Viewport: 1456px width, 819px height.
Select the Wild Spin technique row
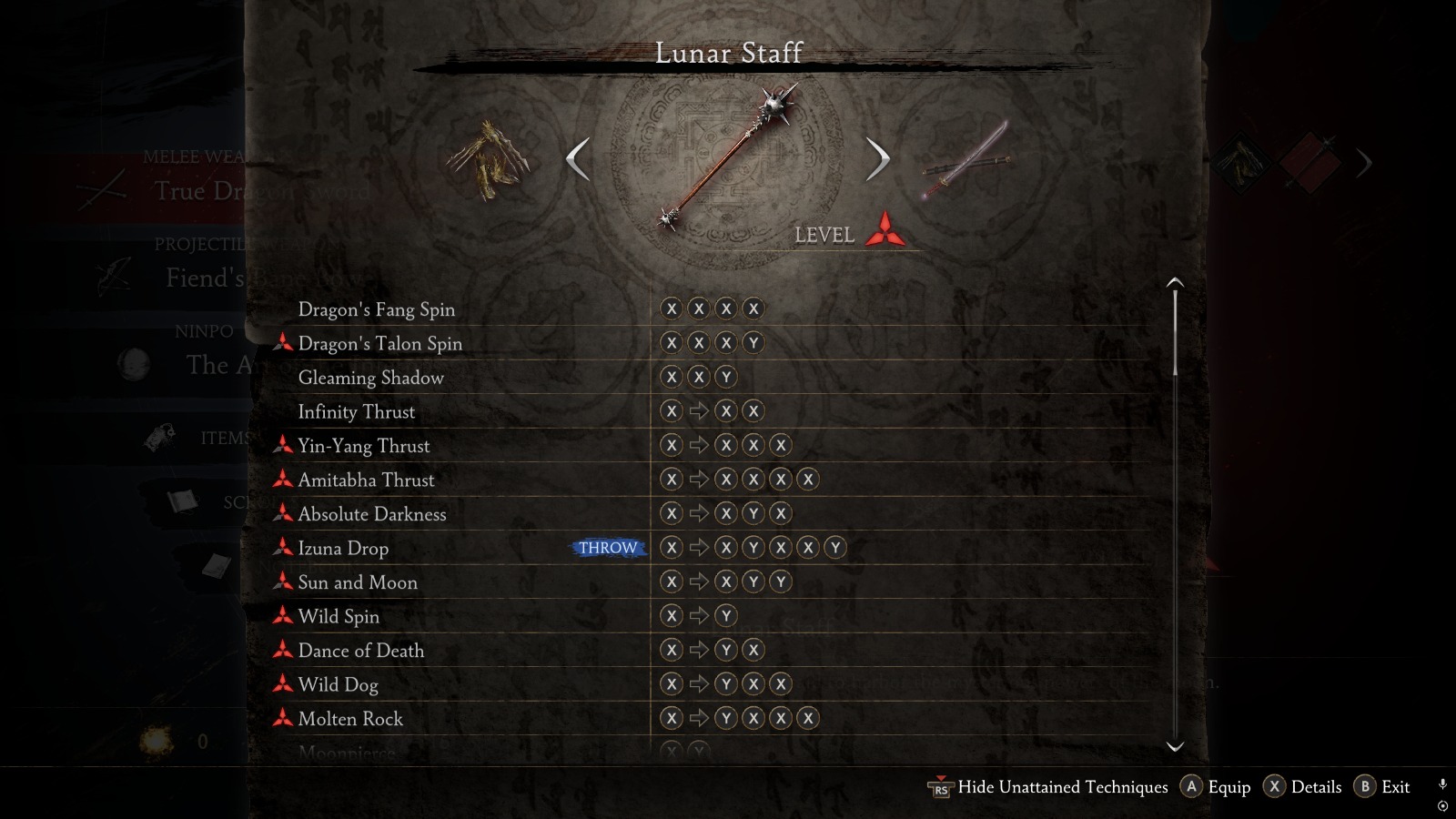[339, 616]
